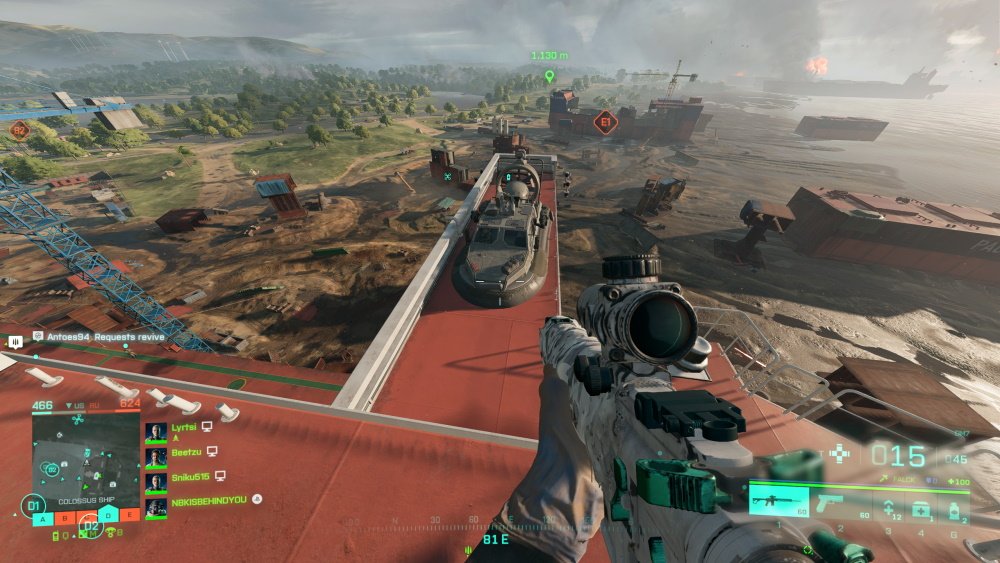Choose the medical crate gadget slot

920,509
